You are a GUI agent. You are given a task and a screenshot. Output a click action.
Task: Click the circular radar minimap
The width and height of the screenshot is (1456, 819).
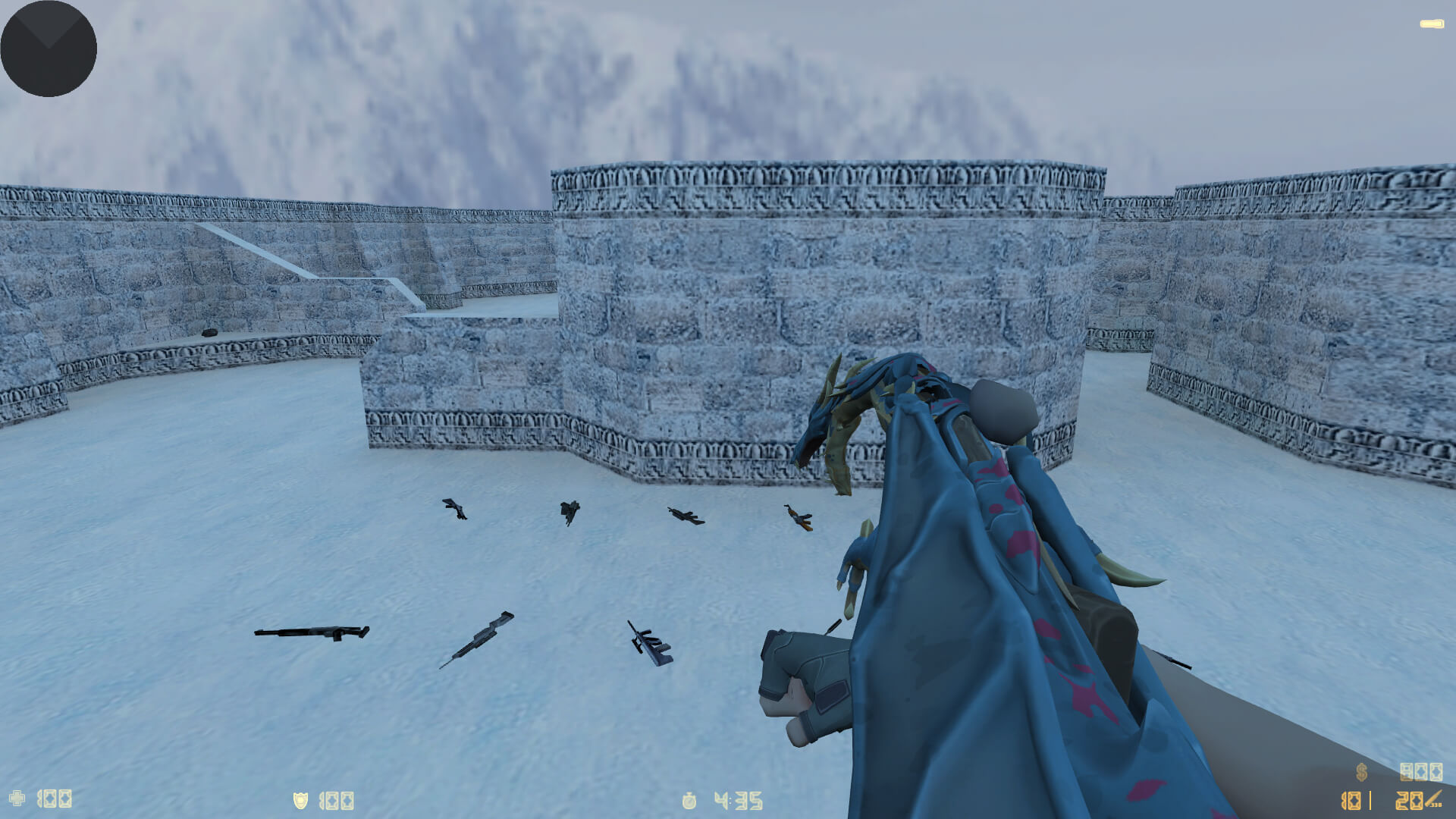pyautogui.click(x=49, y=49)
